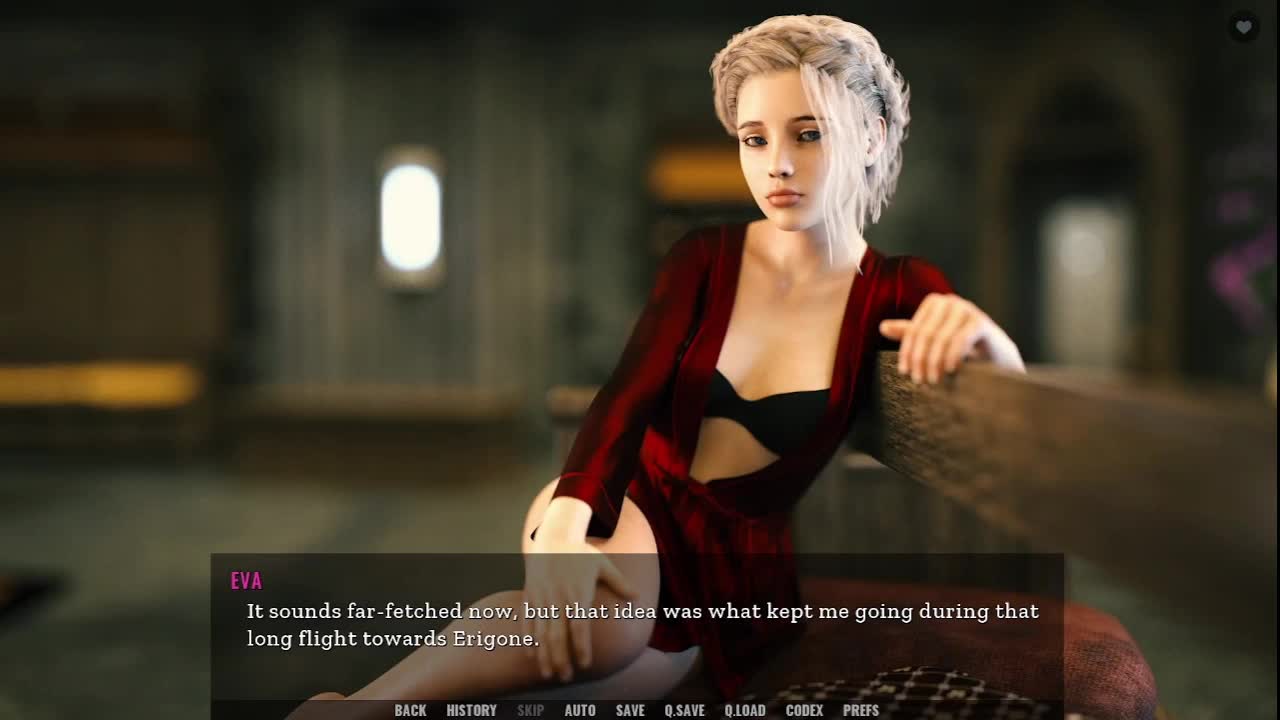Open the SAVE game screen
Viewport: 1280px width, 720px height.
tap(630, 710)
